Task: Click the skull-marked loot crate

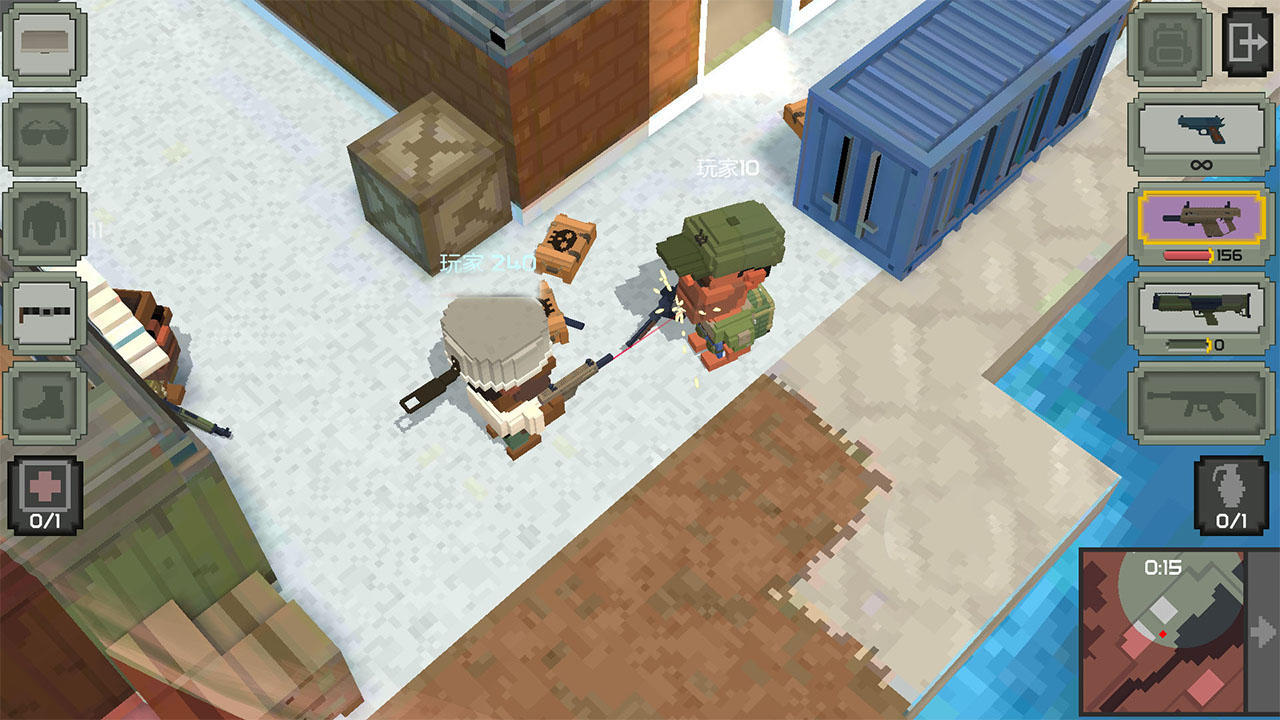Action: pyautogui.click(x=565, y=245)
